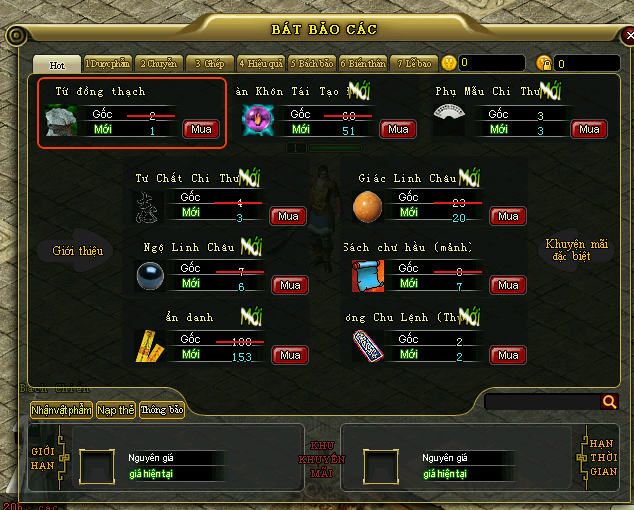Open Giới thiệu on the left side

point(78,251)
